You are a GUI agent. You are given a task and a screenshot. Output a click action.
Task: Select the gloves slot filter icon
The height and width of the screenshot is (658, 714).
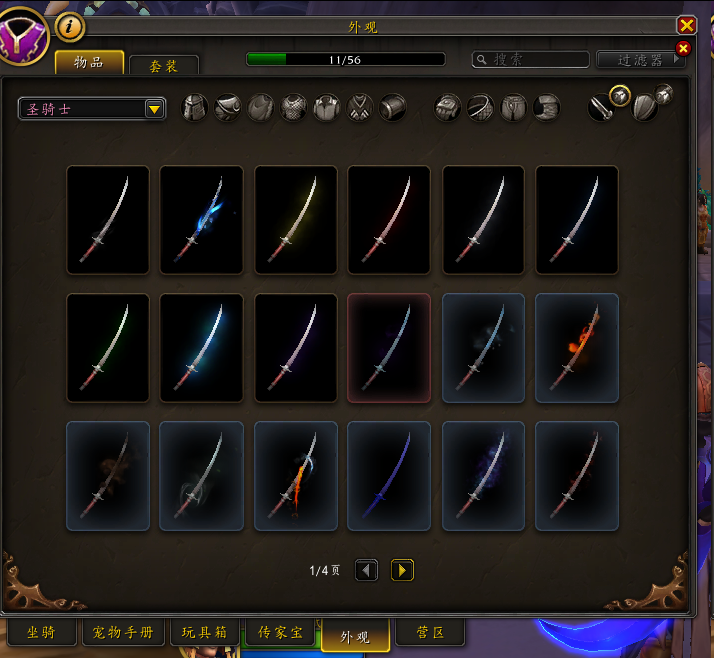pos(447,108)
